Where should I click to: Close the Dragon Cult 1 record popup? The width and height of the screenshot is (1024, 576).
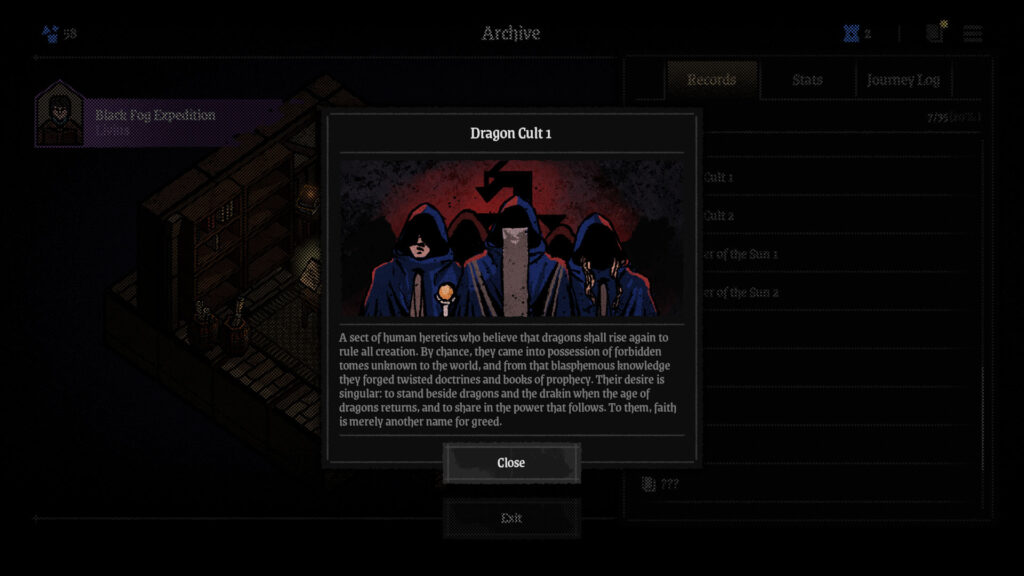click(511, 463)
